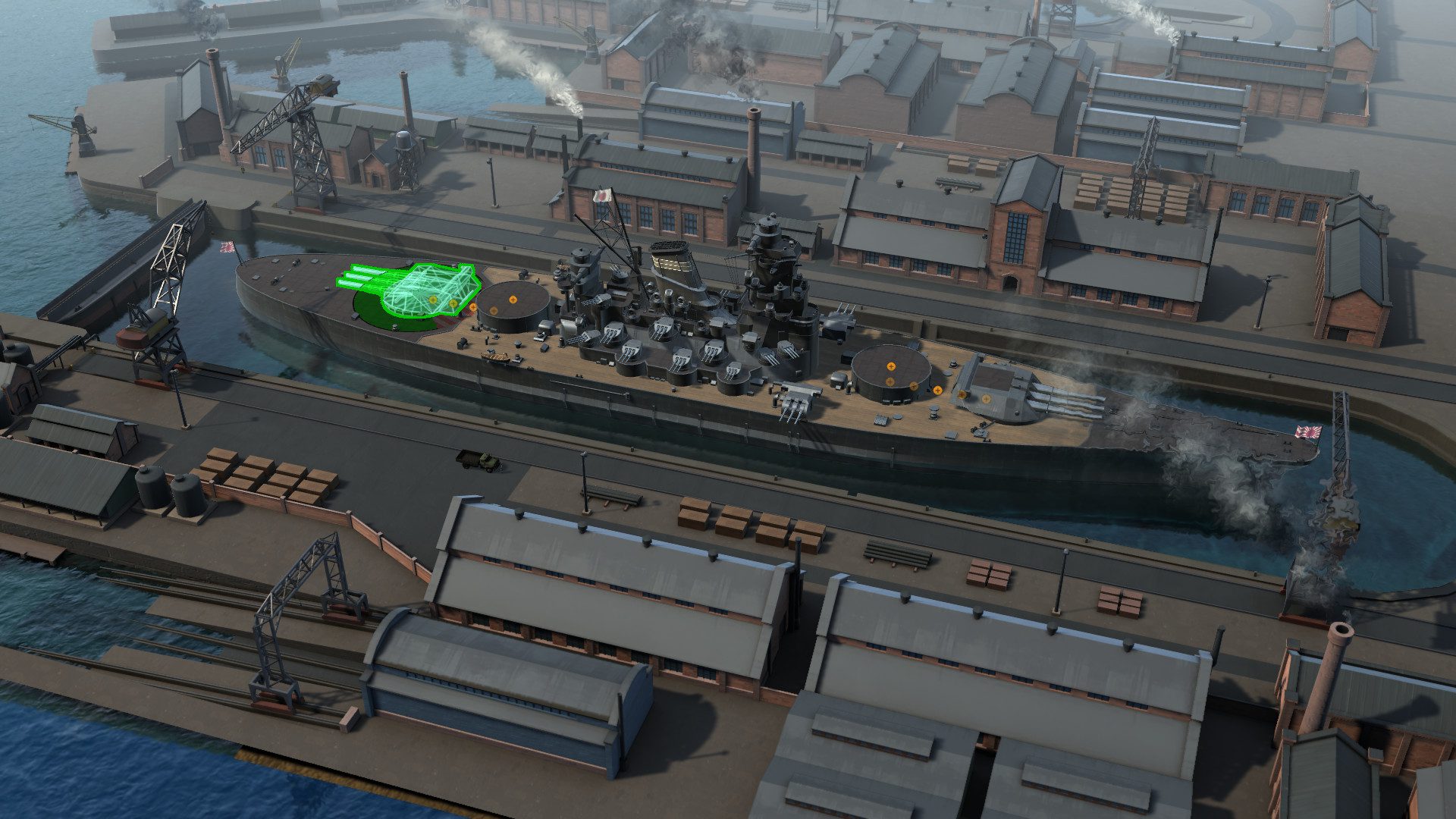Select the plus marker on the rear turret's side
The height and width of the screenshot is (819, 1456).
[962, 396]
